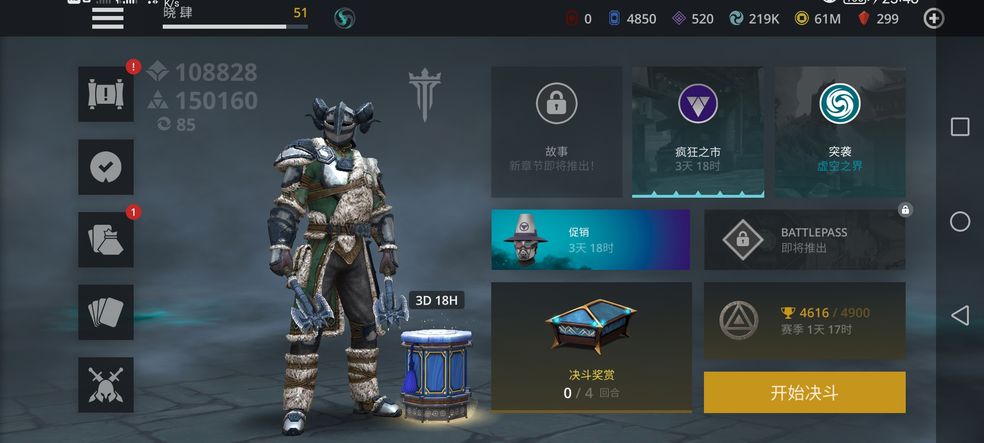View the trophy season ranking panel
Screen dimensions: 984x443
(804, 320)
